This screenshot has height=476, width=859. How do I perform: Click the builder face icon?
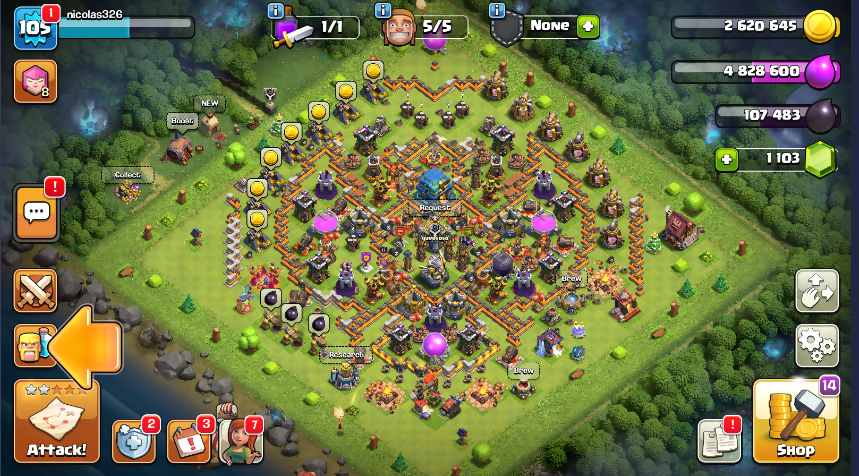click(x=401, y=30)
